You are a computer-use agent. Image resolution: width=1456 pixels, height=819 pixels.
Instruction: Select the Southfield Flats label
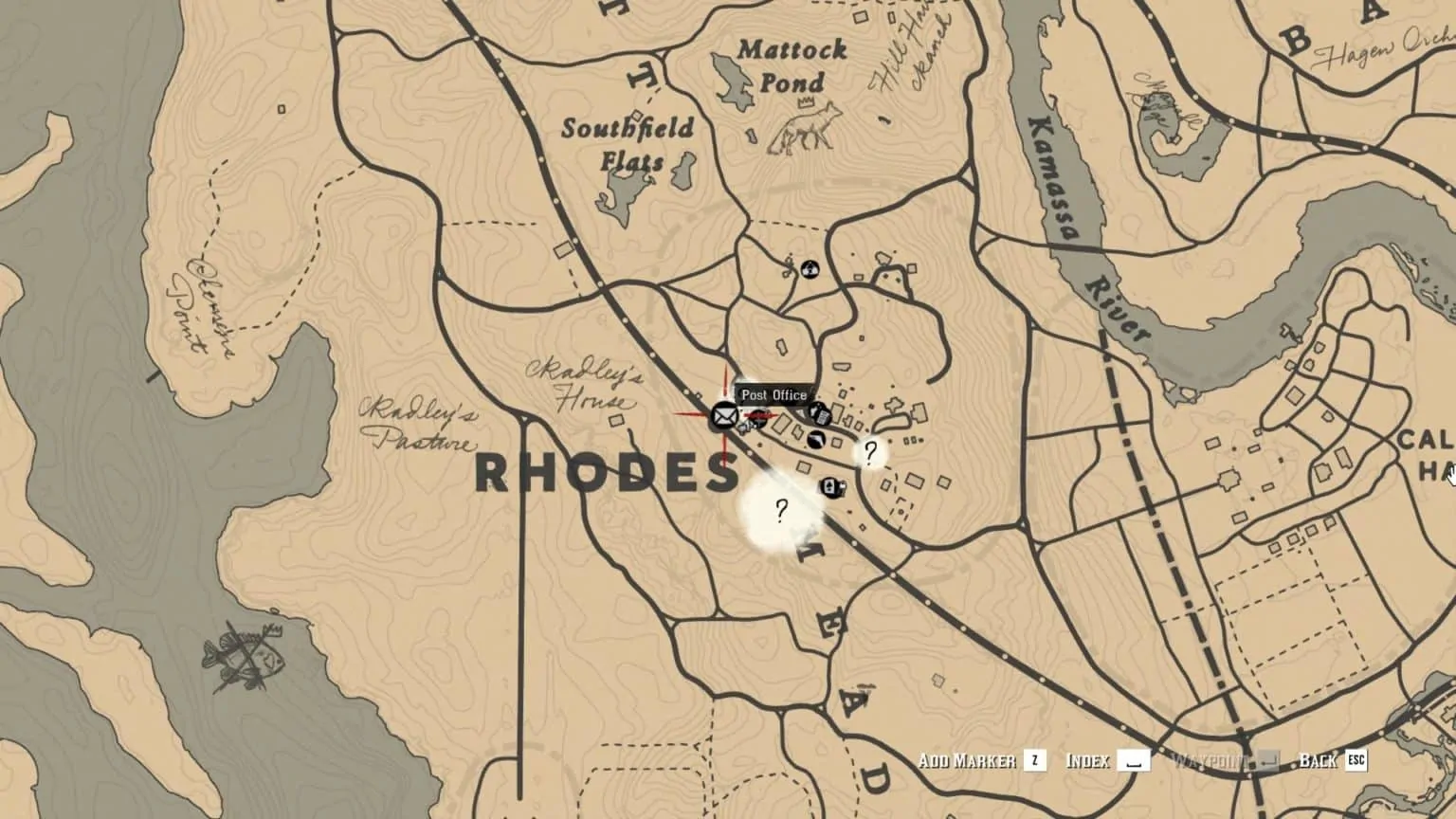click(x=627, y=142)
